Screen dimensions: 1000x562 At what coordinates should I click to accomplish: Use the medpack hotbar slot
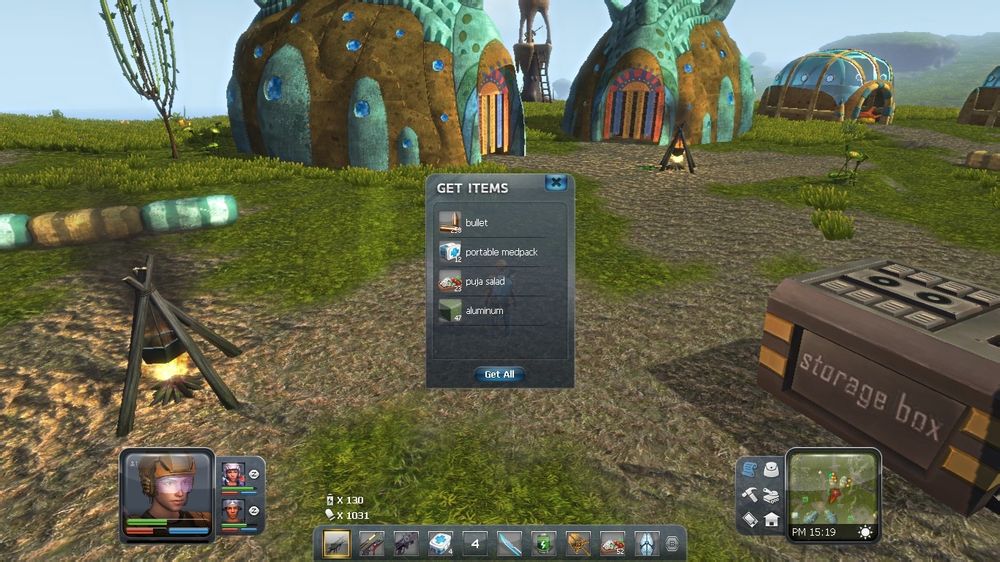pyautogui.click(x=440, y=543)
